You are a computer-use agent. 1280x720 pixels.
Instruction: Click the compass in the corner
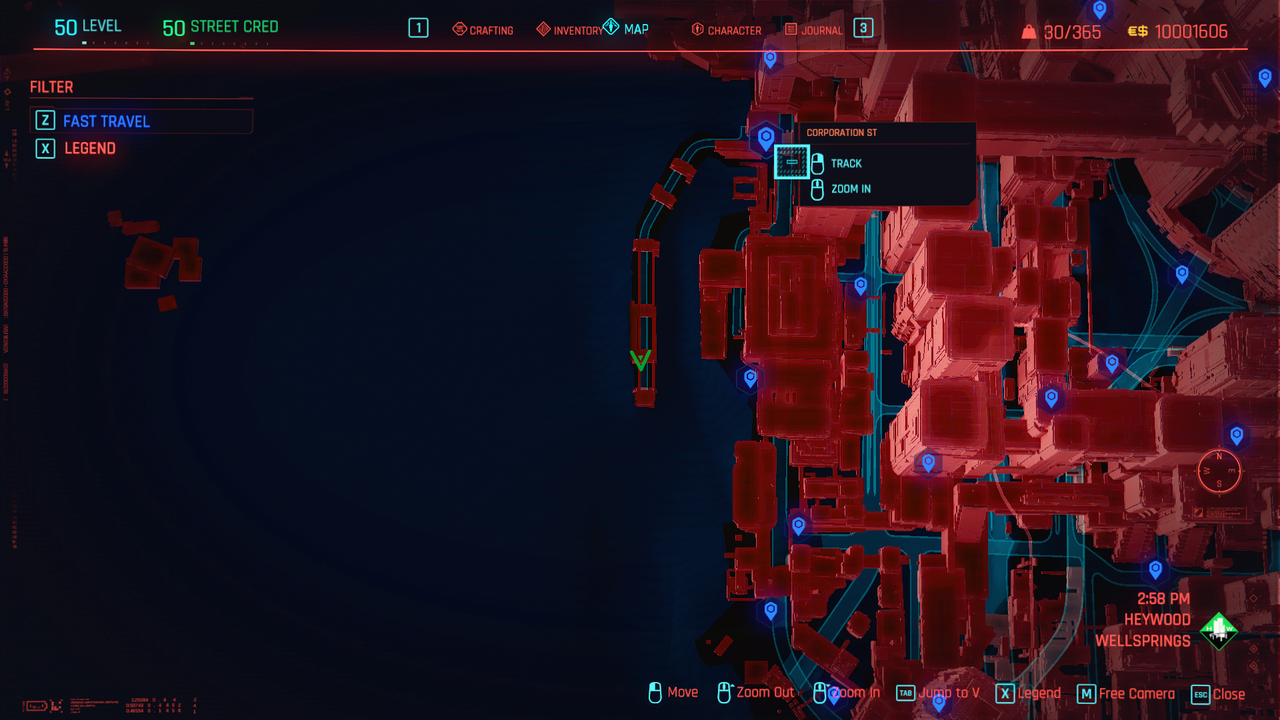tap(1219, 470)
